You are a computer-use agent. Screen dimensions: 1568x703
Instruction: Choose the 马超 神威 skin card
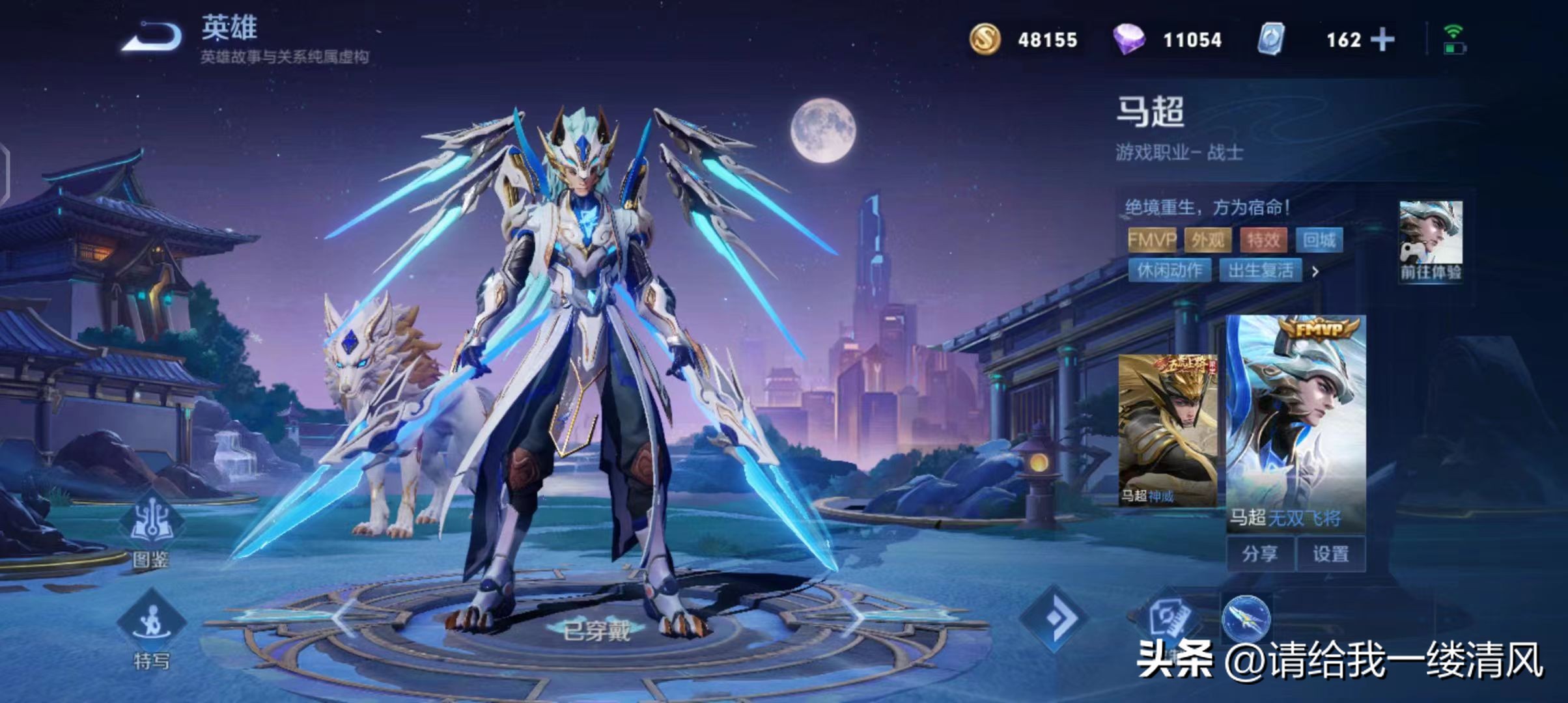point(1167,430)
